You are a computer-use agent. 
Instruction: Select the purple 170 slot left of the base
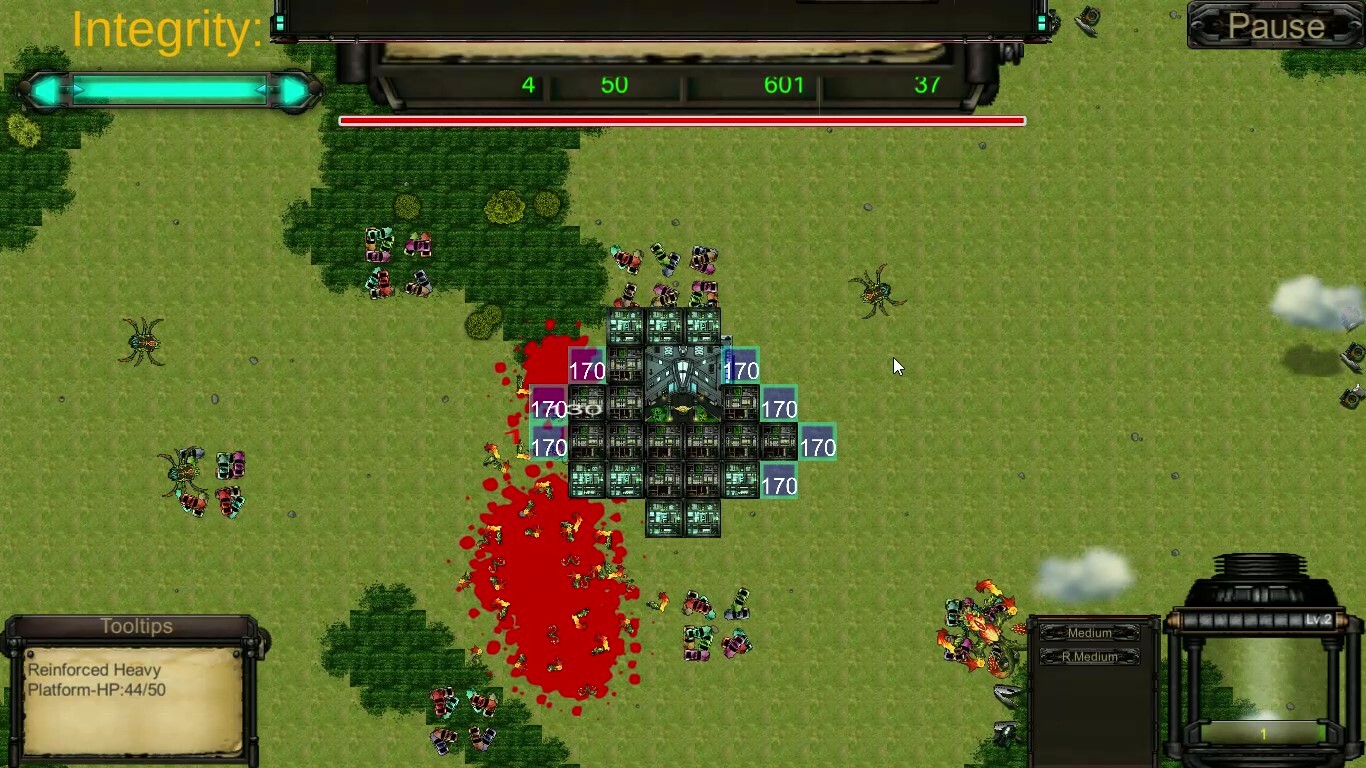587,369
